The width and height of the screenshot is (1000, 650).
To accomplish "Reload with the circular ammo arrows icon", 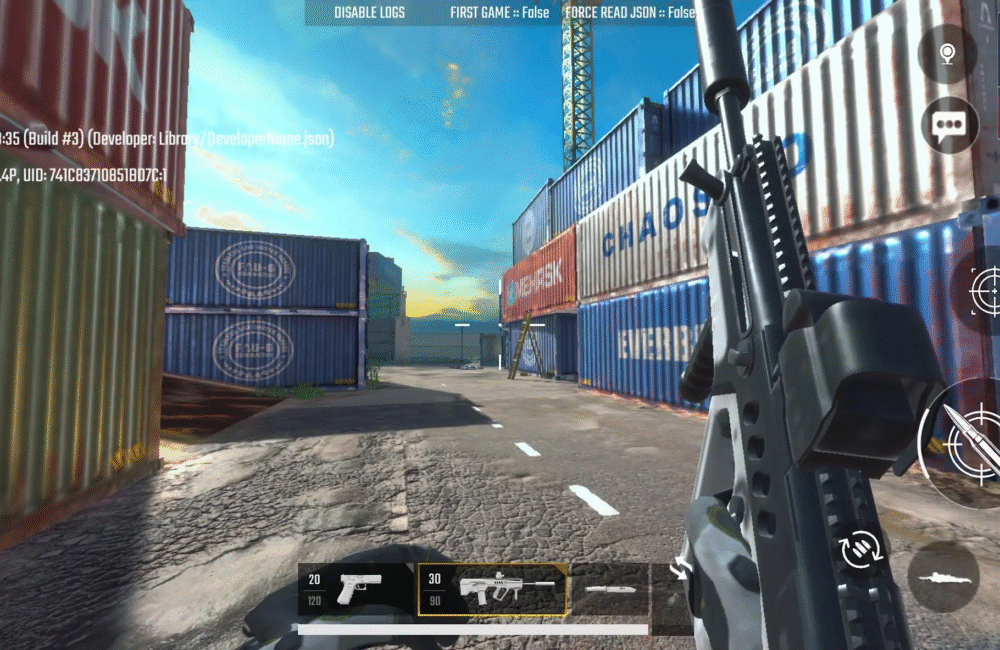I will point(860,549).
